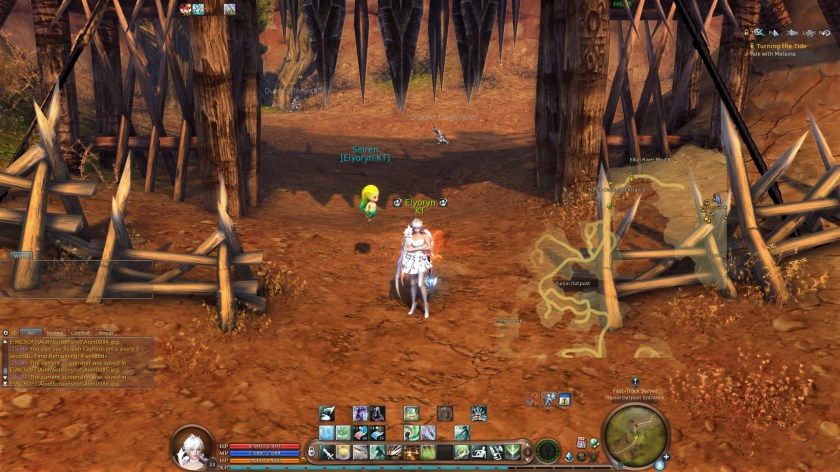Use the first sword skill on main hotbar

tap(325, 452)
